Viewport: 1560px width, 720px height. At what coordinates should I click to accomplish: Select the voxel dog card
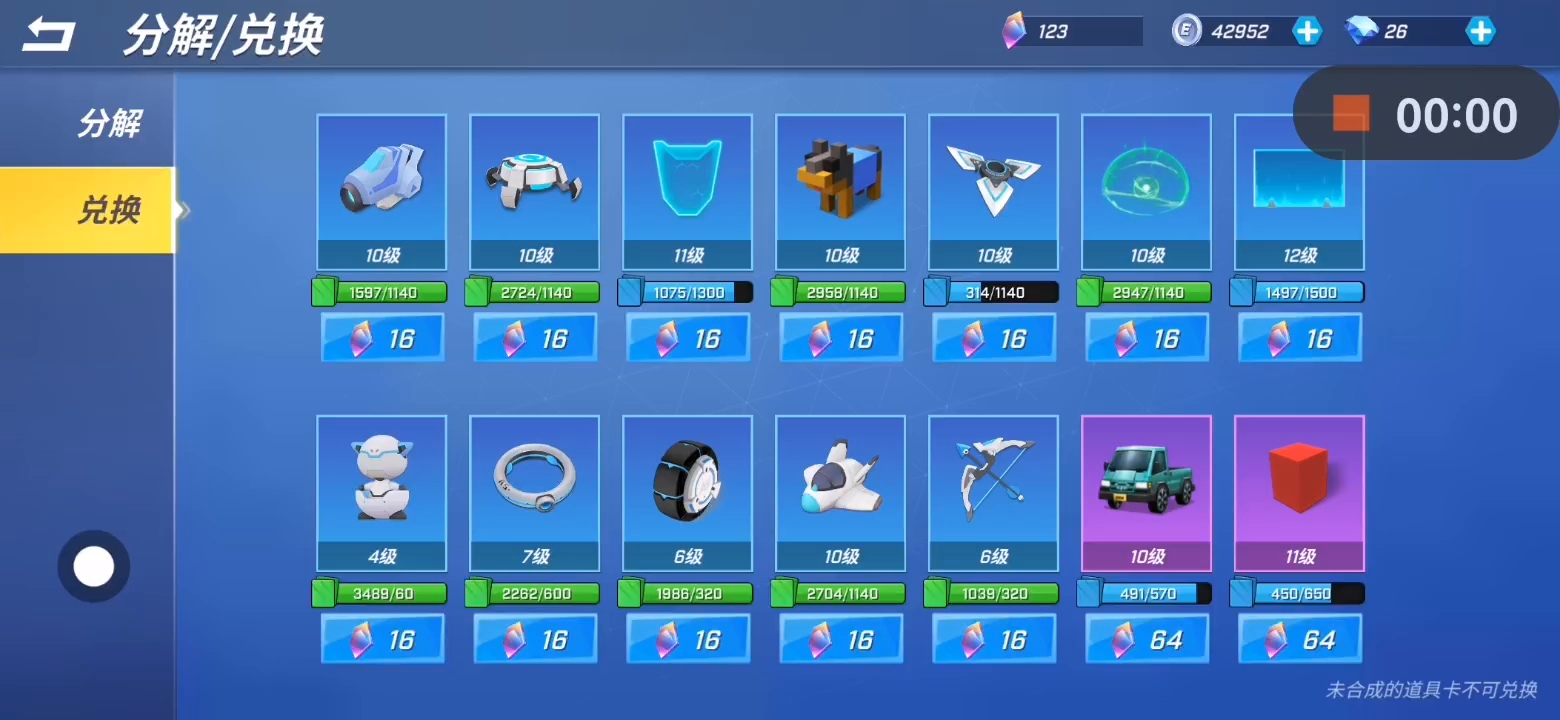[840, 191]
